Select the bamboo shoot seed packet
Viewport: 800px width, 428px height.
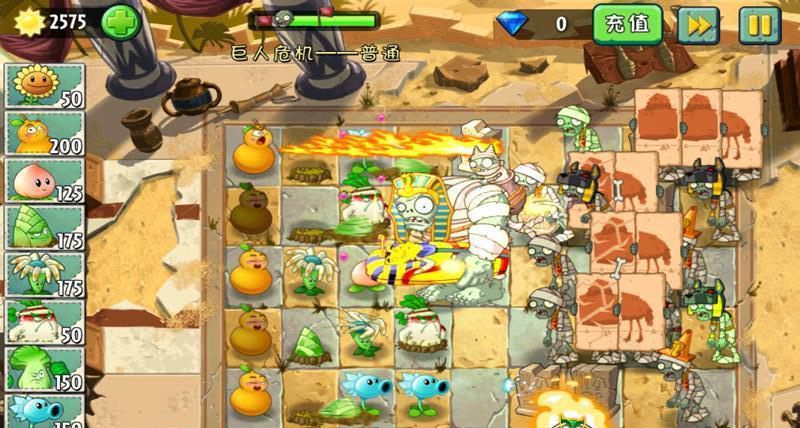coord(46,227)
